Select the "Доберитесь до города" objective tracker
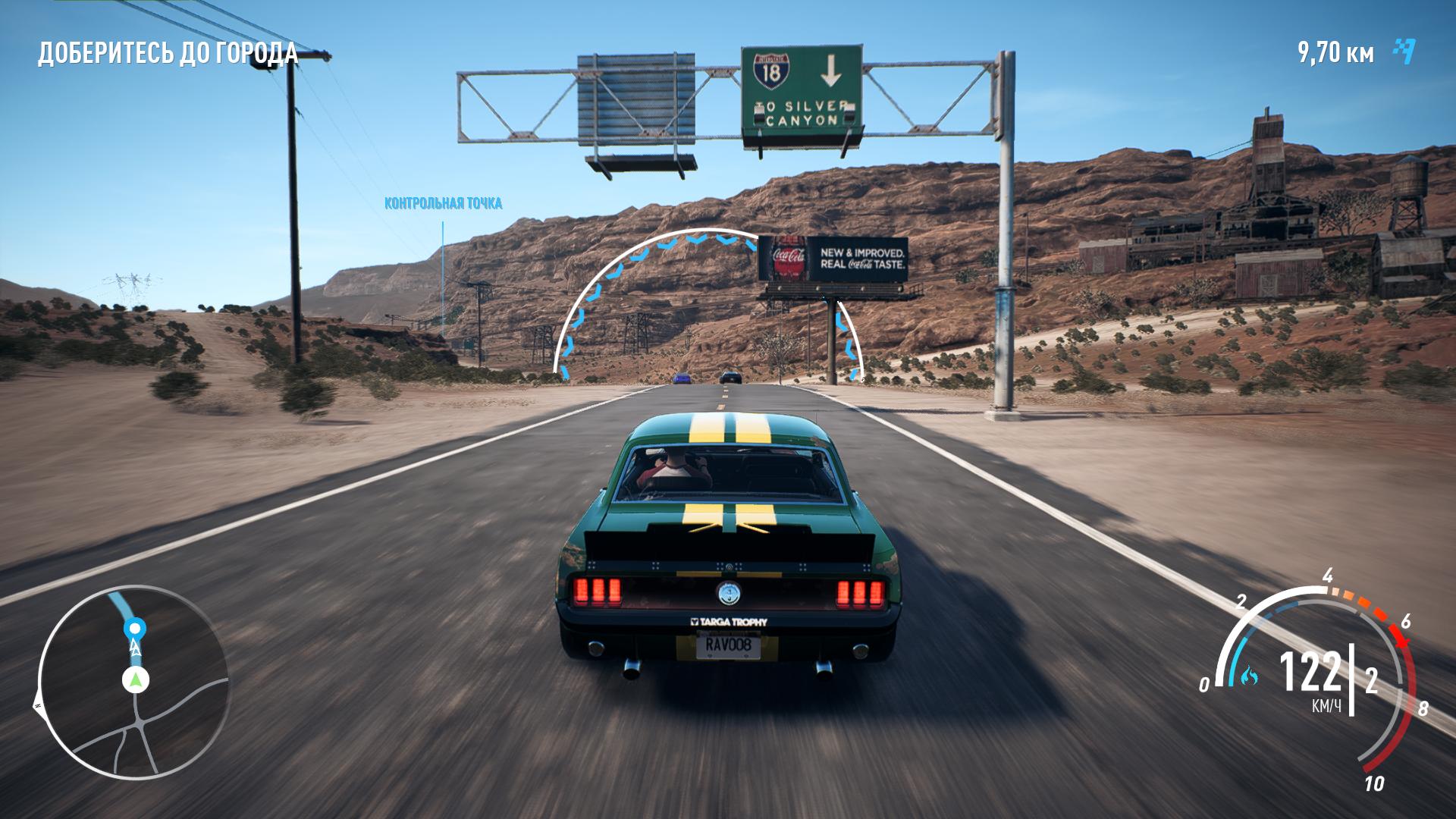Screen dimensions: 1456x819 (168, 54)
